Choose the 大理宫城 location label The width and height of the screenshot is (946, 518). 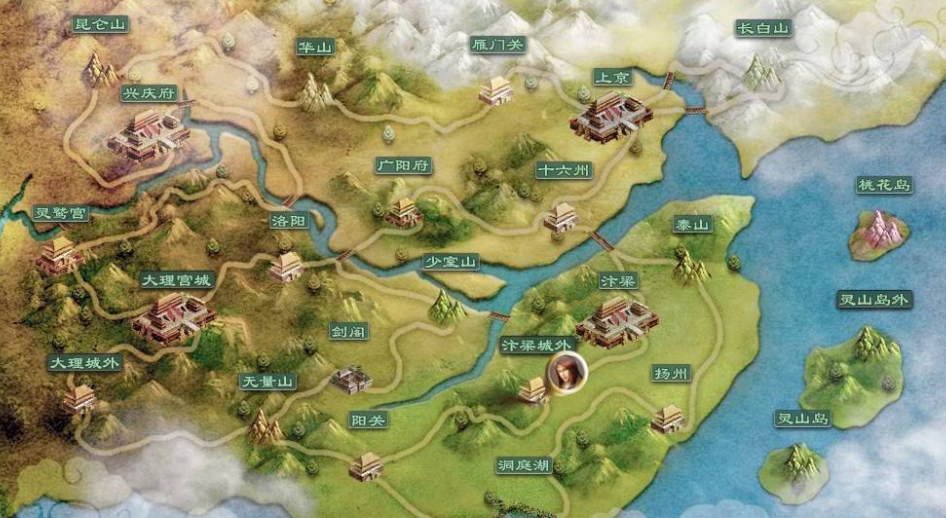tap(175, 279)
